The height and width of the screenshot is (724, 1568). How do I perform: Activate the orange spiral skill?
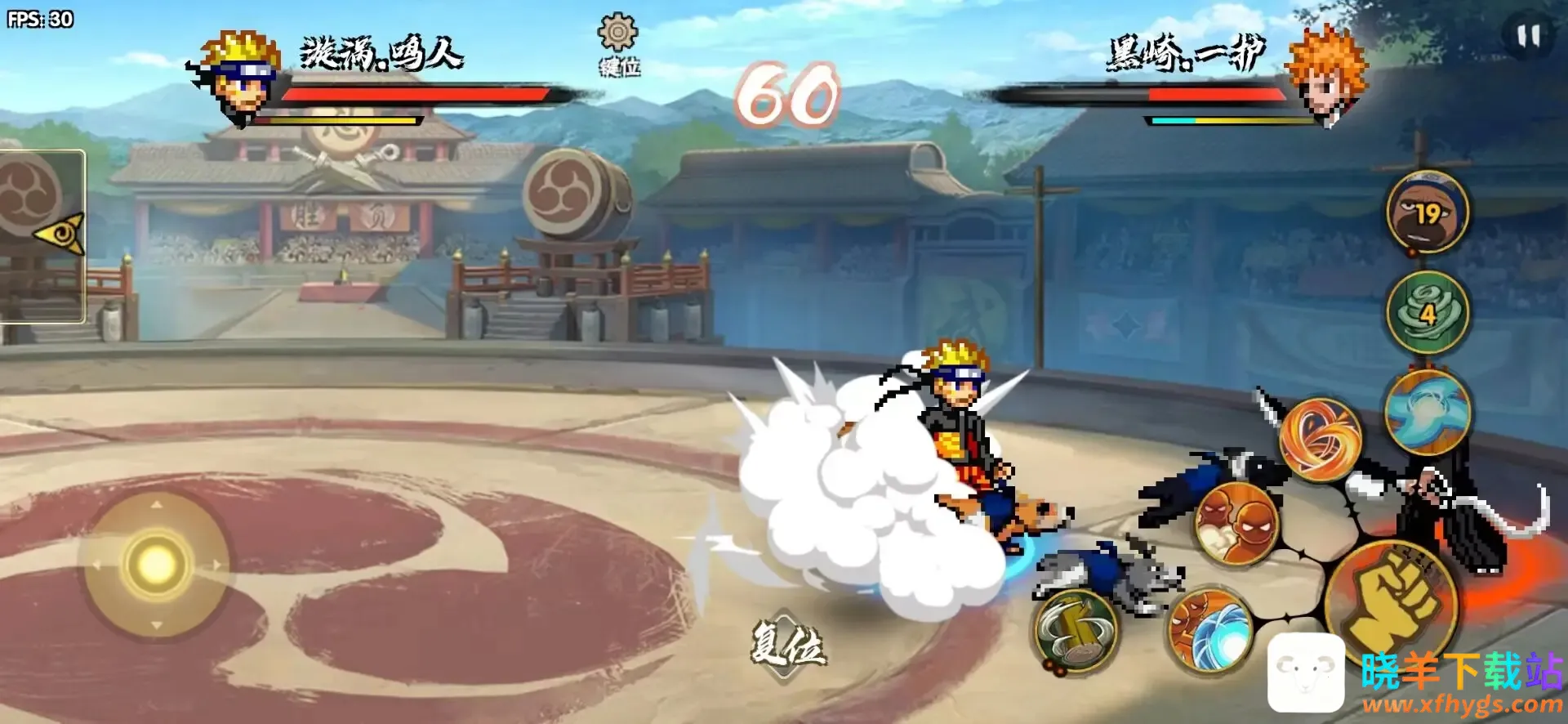click(x=1320, y=440)
